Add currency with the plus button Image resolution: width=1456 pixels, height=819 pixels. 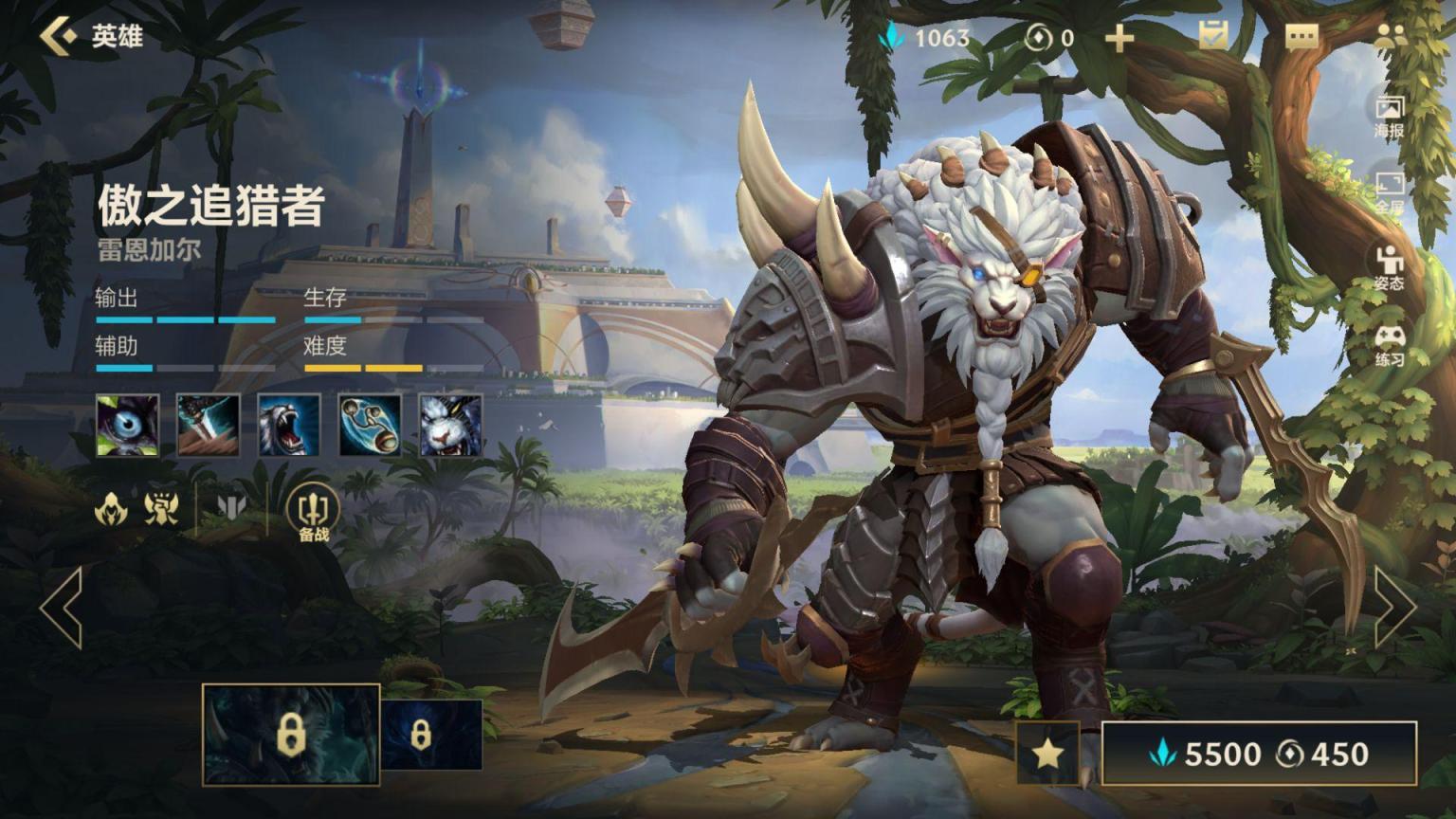coord(1119,38)
